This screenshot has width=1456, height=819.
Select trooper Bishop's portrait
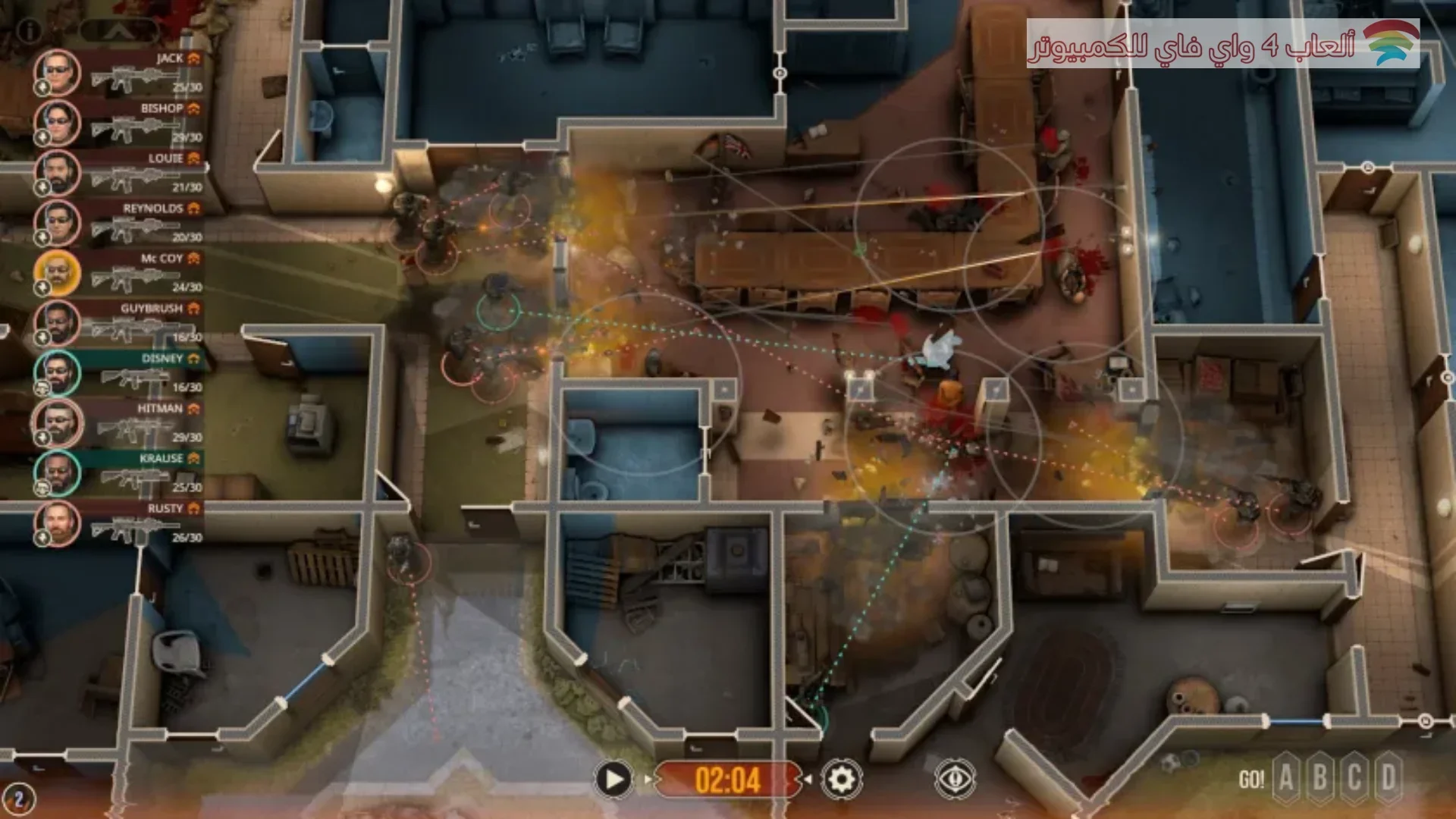(58, 122)
